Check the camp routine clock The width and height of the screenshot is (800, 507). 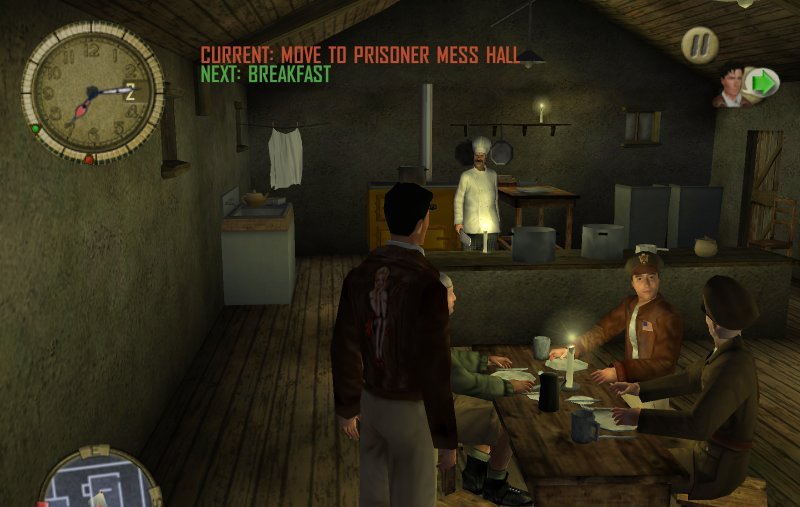point(92,92)
